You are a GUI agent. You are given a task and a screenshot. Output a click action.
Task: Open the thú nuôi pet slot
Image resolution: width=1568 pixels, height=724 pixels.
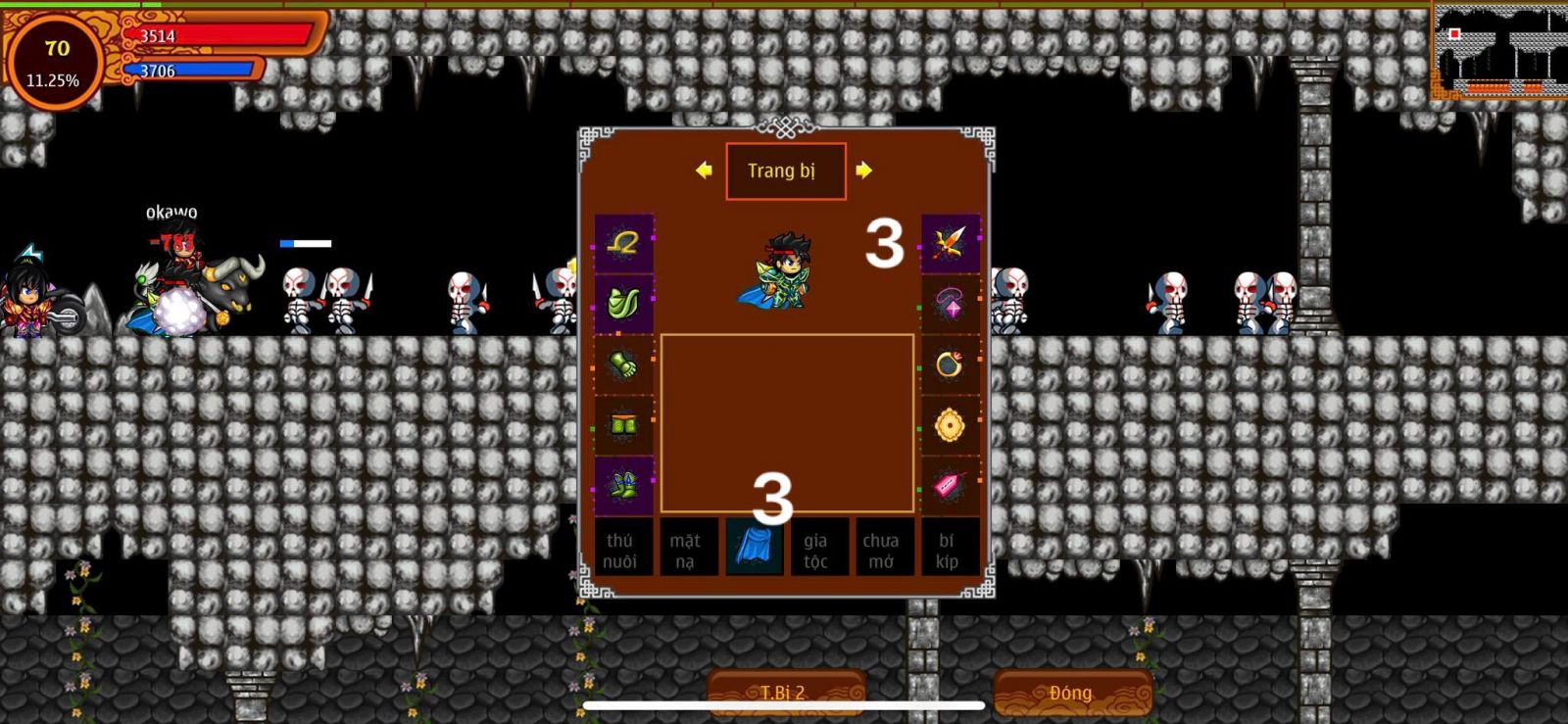coord(619,550)
